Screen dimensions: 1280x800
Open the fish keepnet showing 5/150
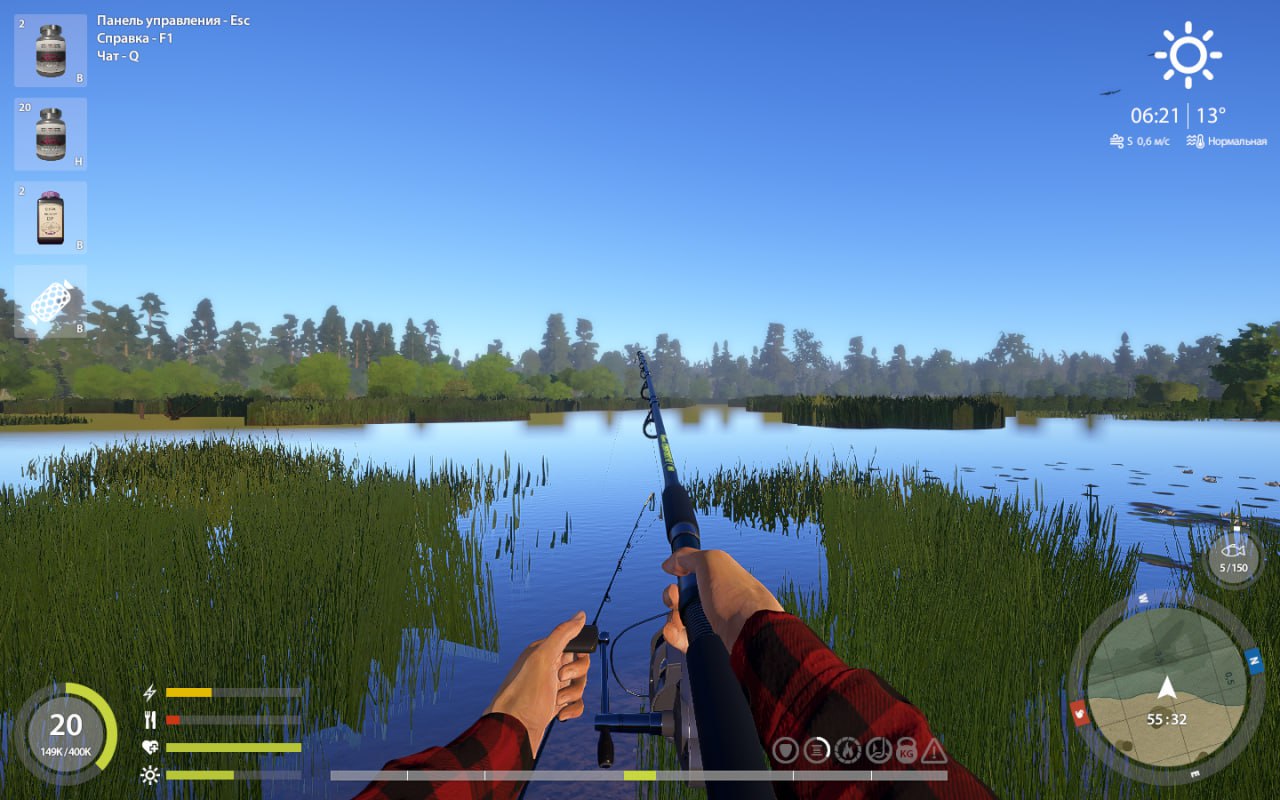(1232, 555)
